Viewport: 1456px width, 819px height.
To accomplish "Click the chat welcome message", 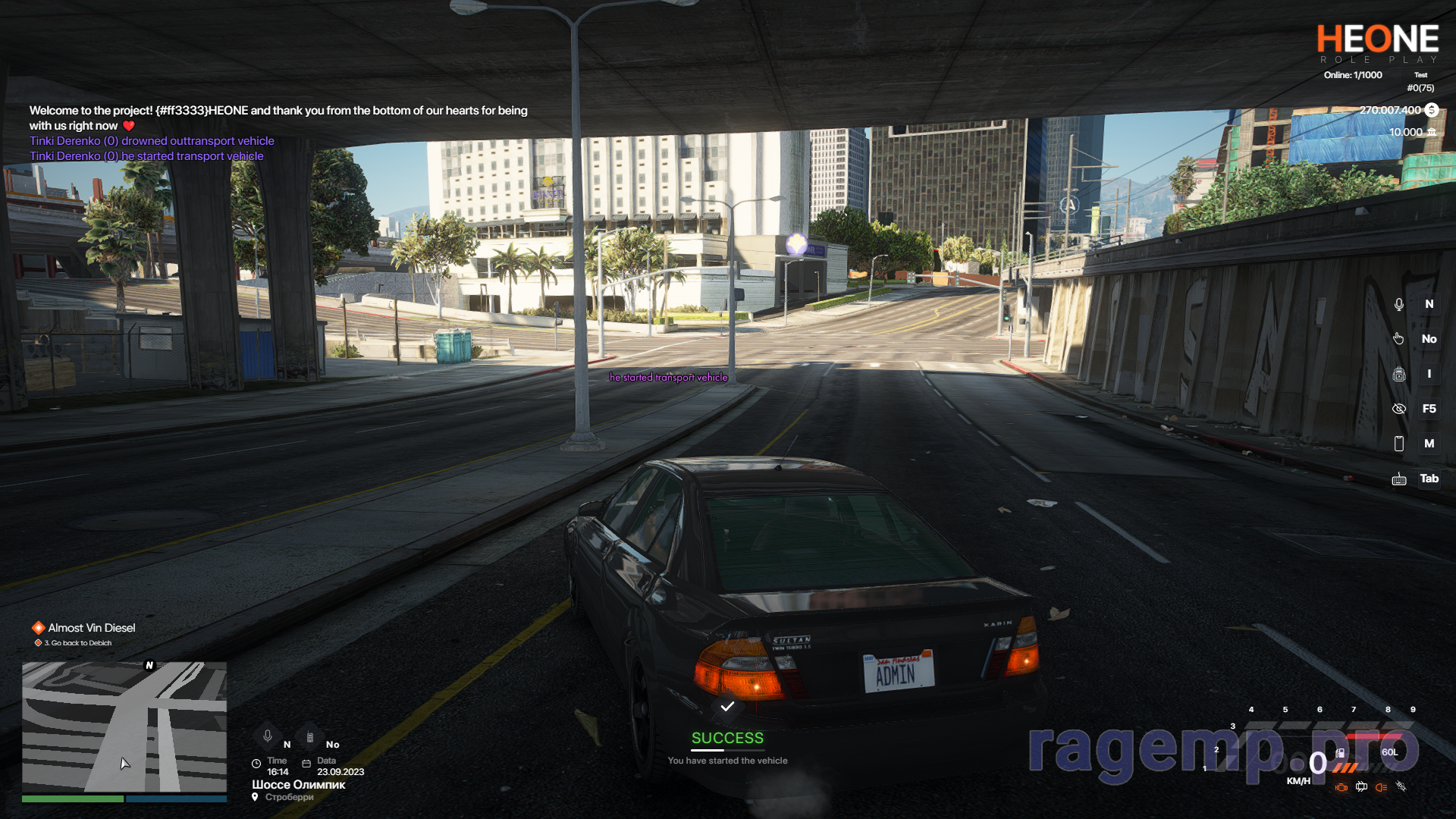I will coord(278,118).
